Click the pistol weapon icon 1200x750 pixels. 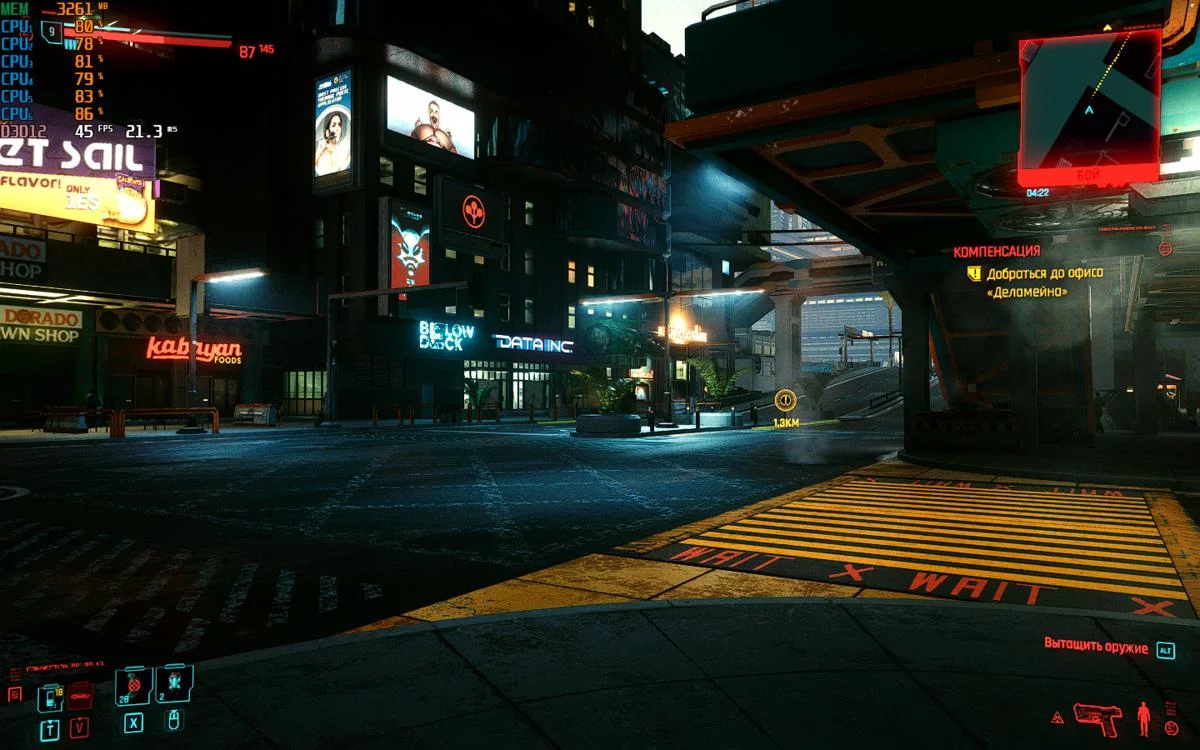(1097, 718)
